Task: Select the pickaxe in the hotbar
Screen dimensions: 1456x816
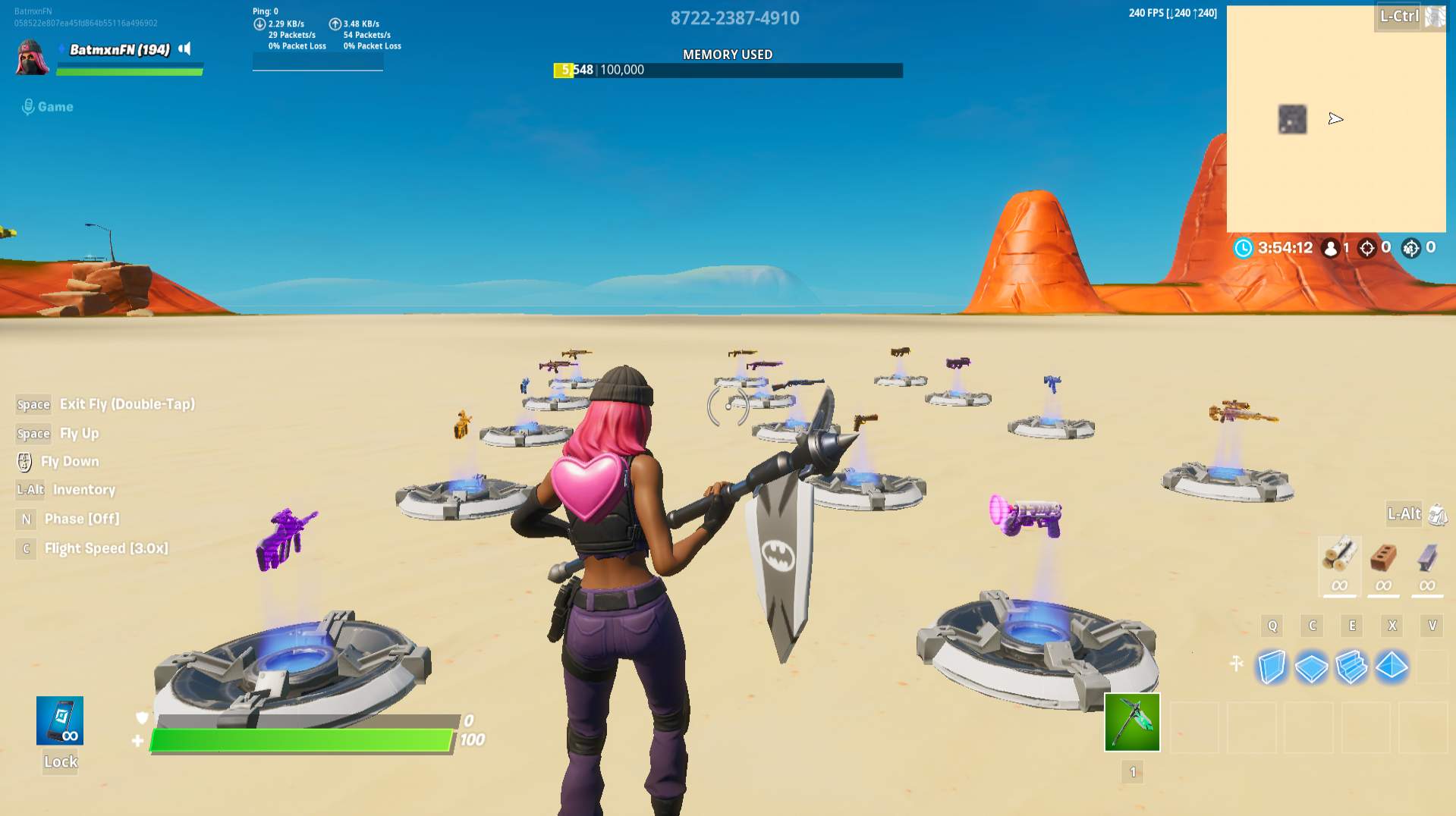Action: [1131, 722]
